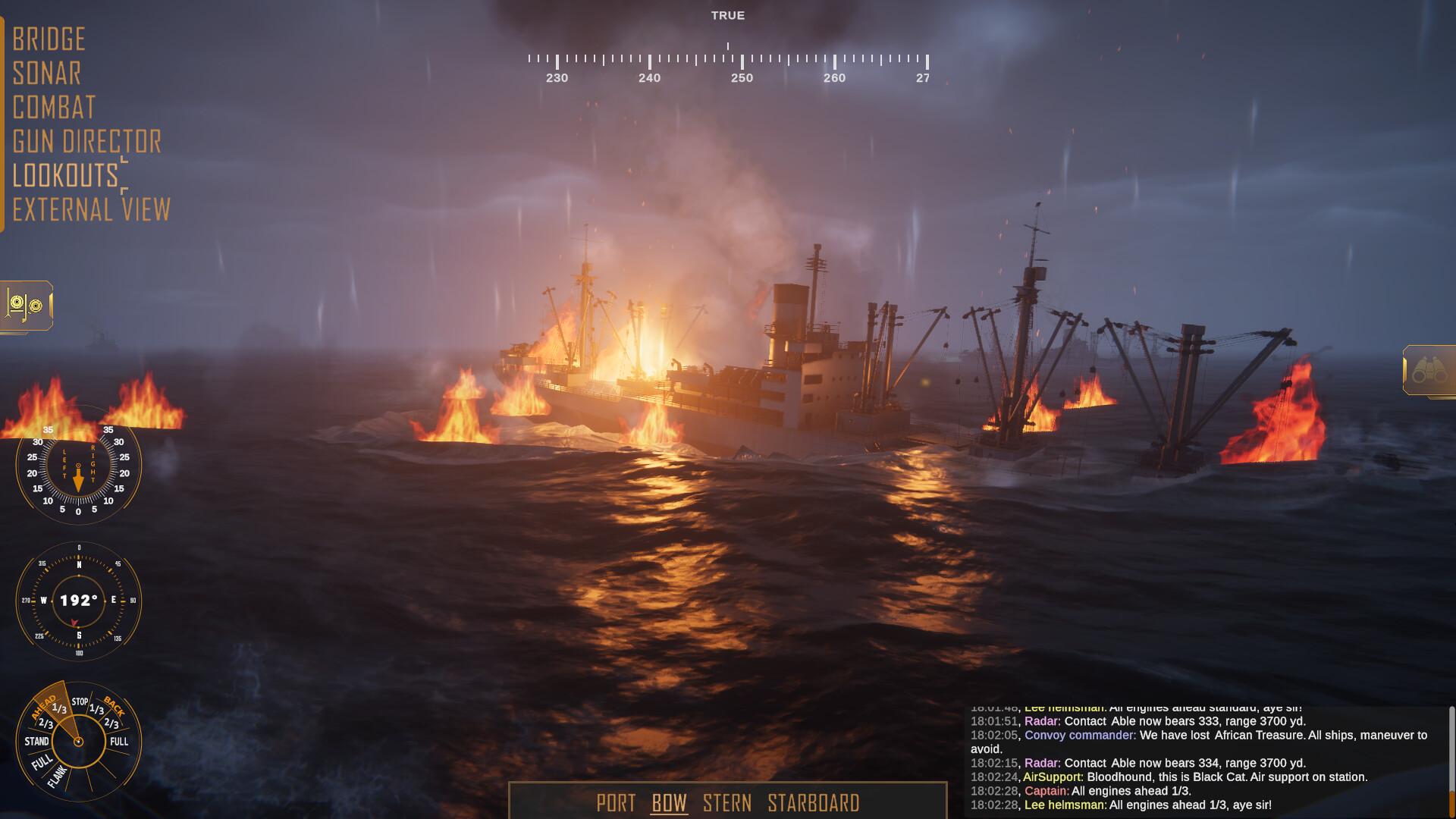Click the ship's compass showing 192 degrees
Viewport: 1456px width, 819px height.
click(x=78, y=599)
